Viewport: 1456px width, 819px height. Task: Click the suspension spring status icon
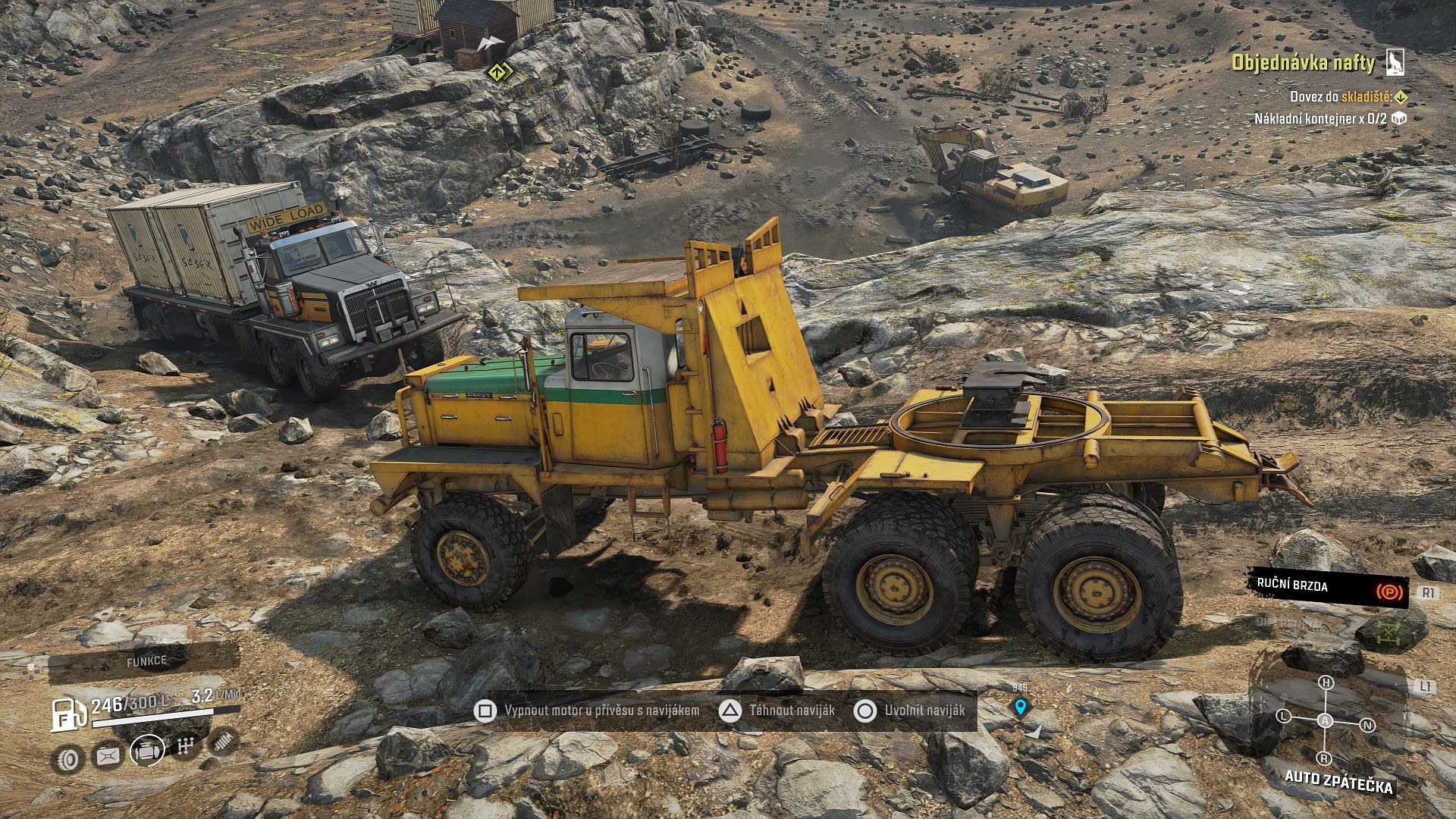pyautogui.click(x=223, y=742)
